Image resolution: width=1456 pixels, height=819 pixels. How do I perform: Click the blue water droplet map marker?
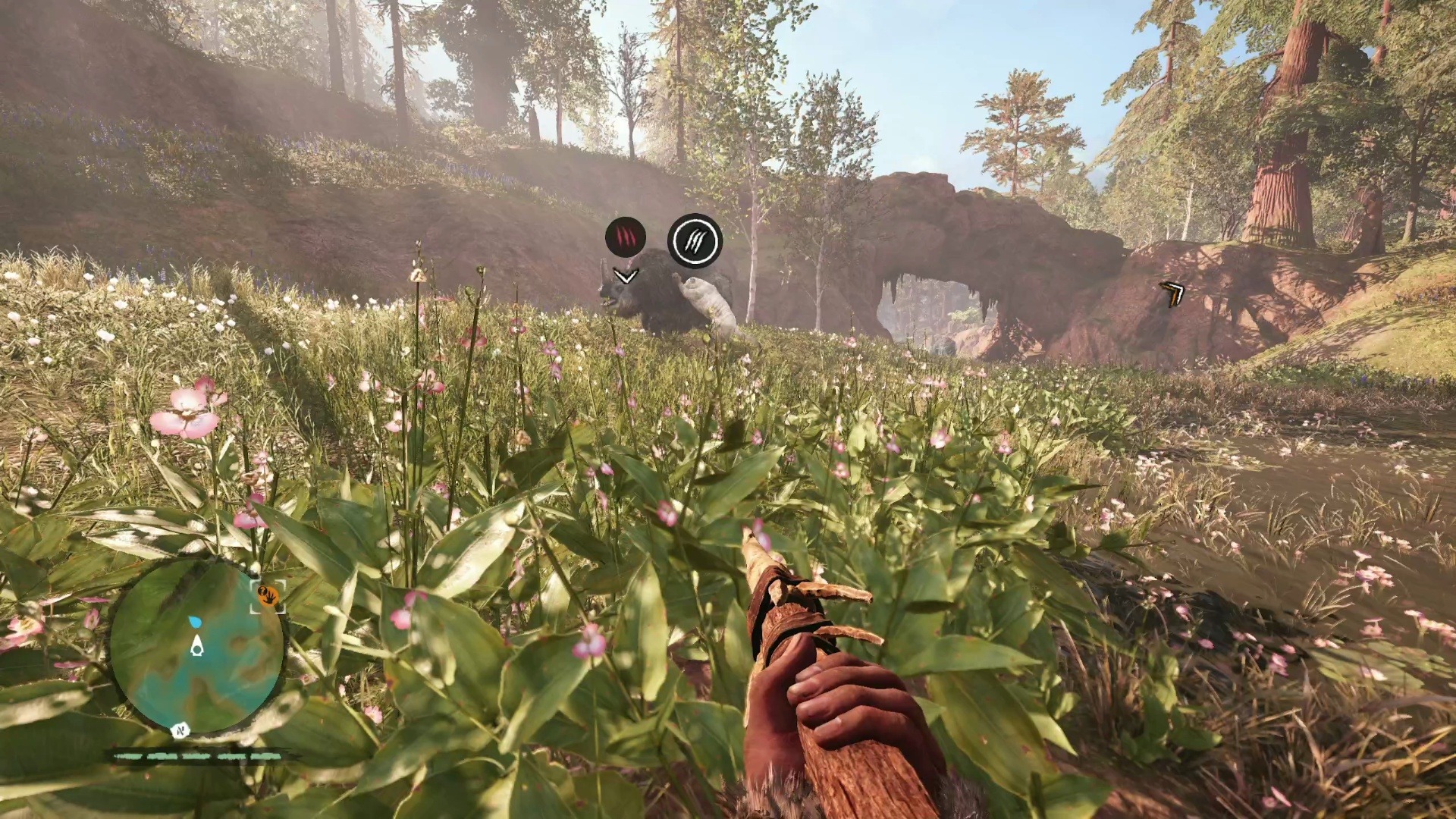click(196, 622)
